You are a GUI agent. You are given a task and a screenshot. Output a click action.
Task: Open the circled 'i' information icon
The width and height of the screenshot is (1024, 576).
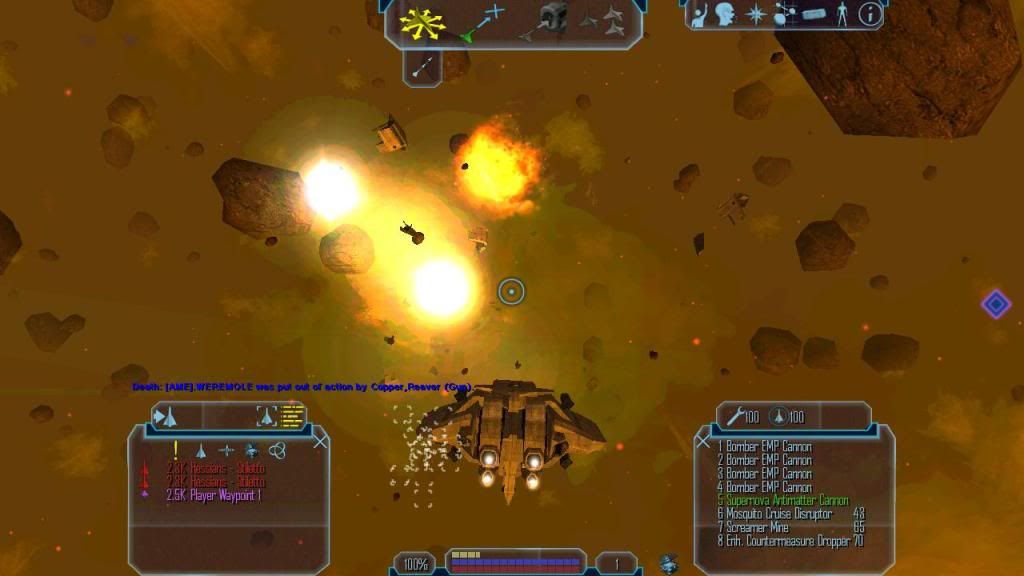(x=870, y=15)
